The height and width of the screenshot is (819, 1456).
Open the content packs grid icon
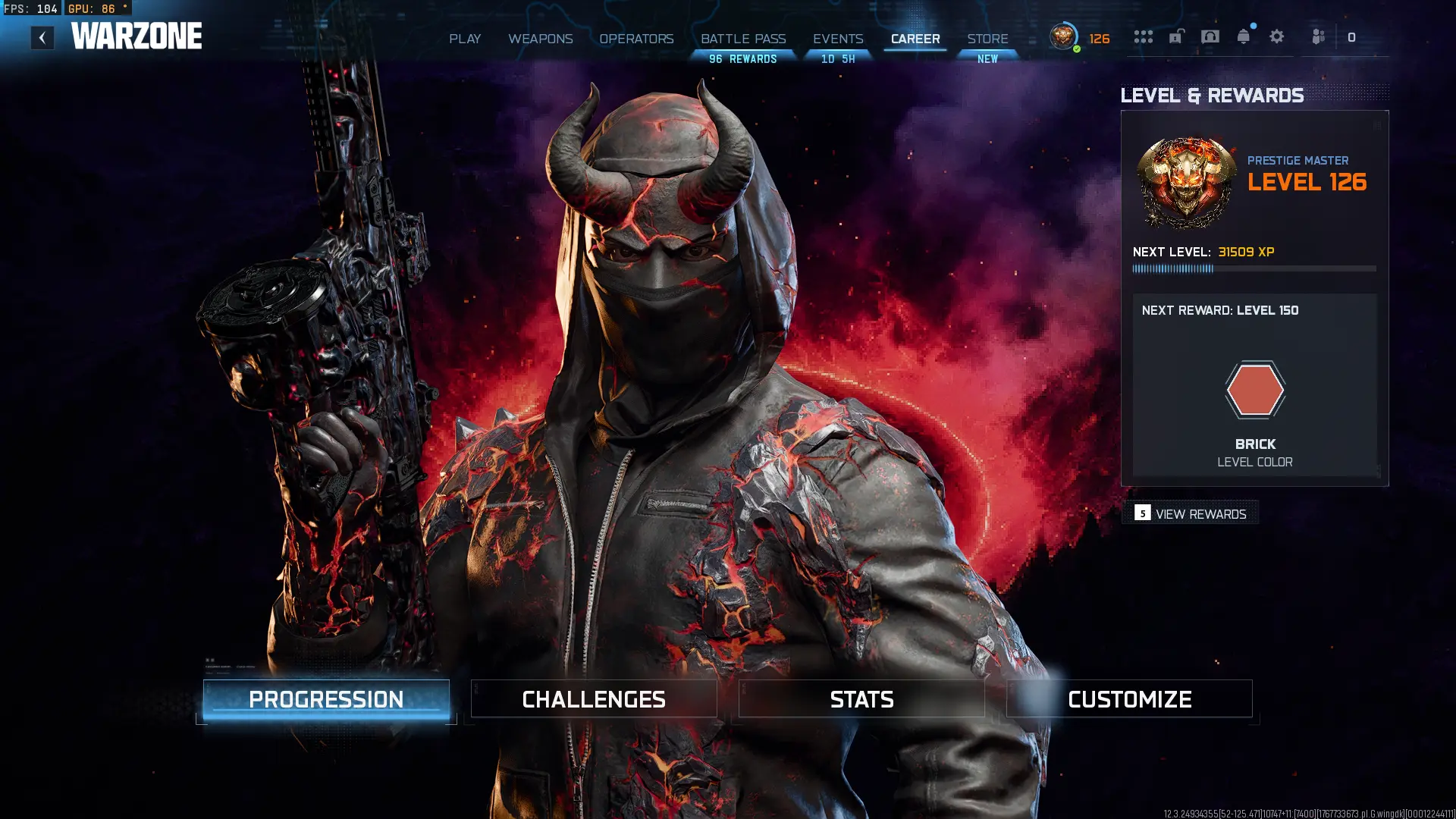[x=1144, y=36]
